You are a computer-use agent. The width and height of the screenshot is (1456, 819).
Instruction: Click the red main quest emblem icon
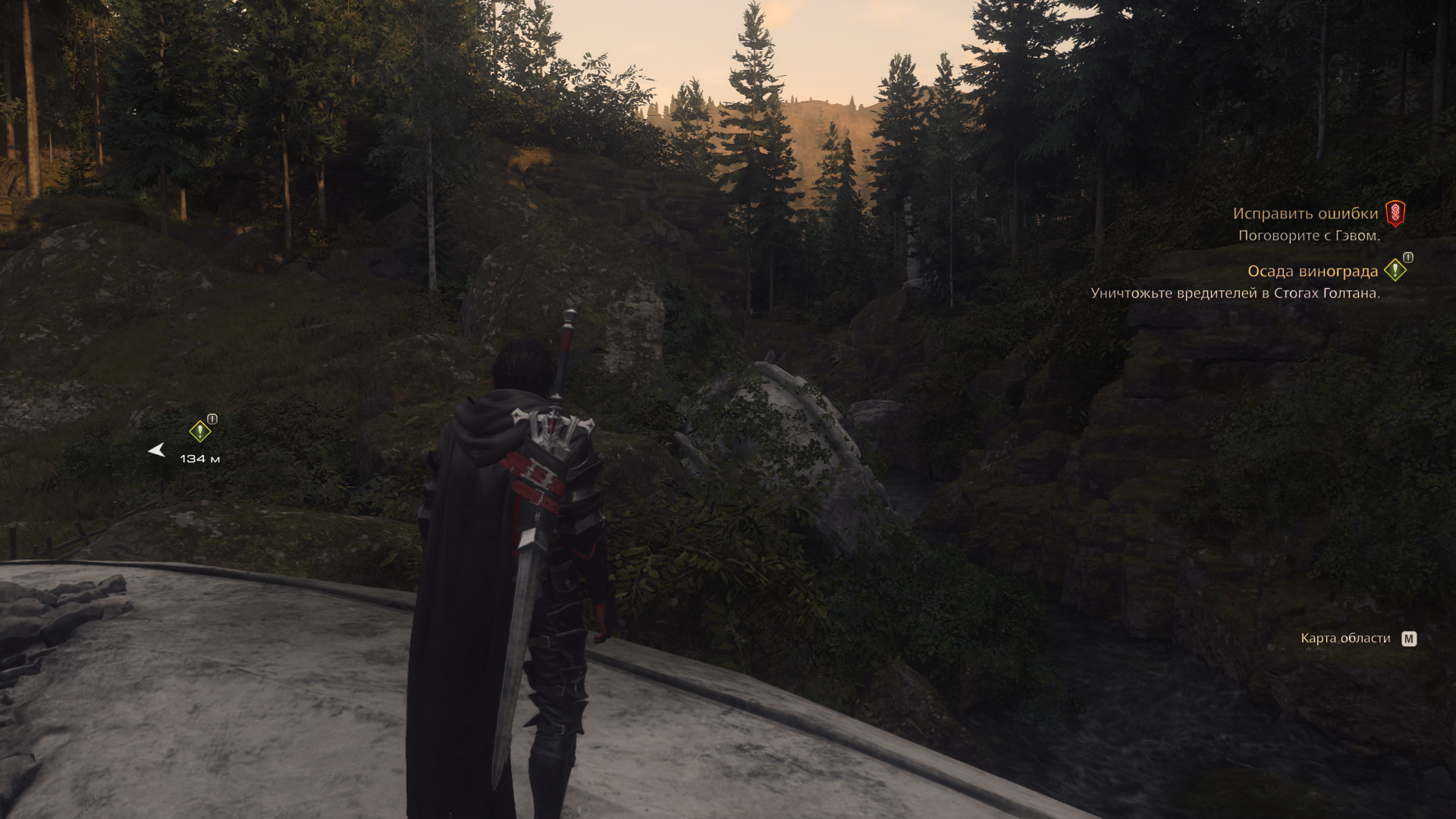[1395, 214]
